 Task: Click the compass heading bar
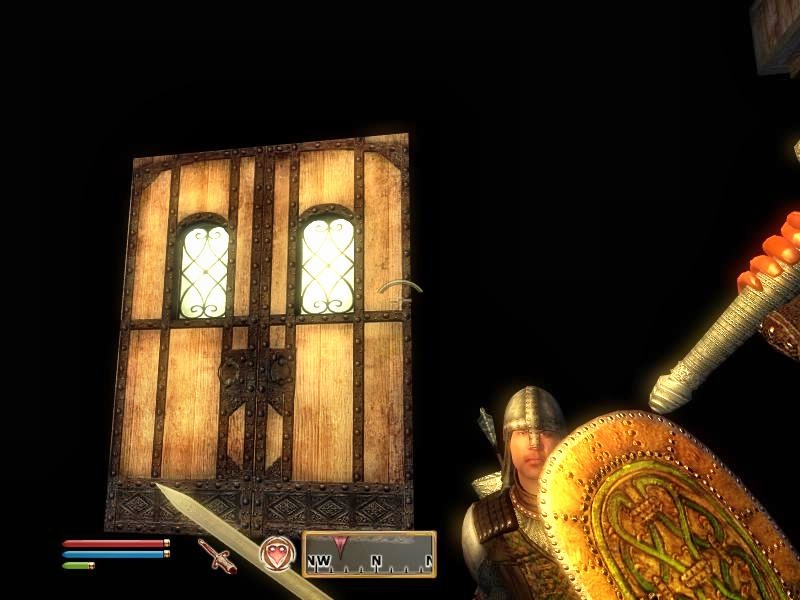[369, 554]
